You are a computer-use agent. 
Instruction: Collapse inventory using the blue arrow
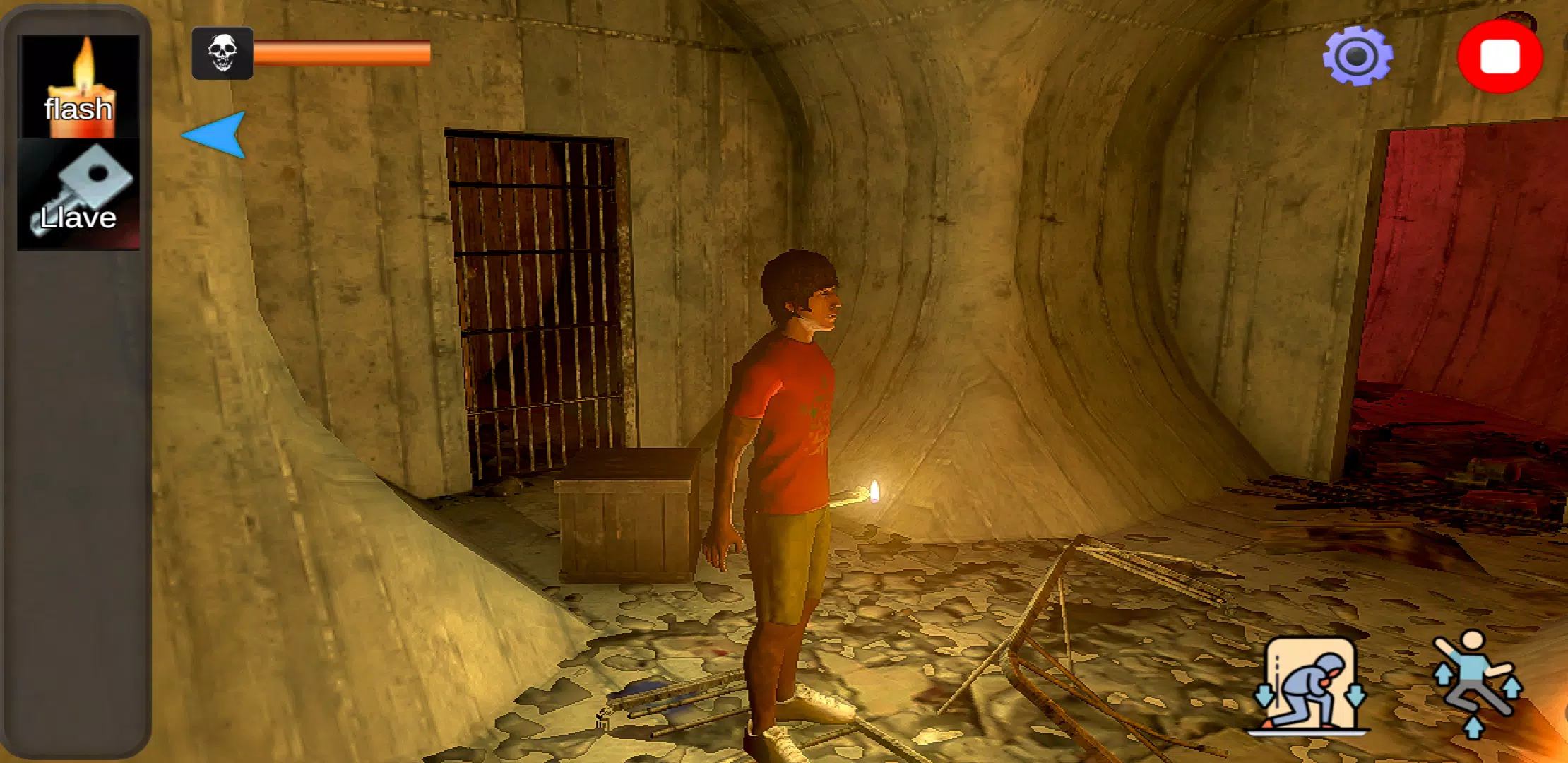[212, 138]
